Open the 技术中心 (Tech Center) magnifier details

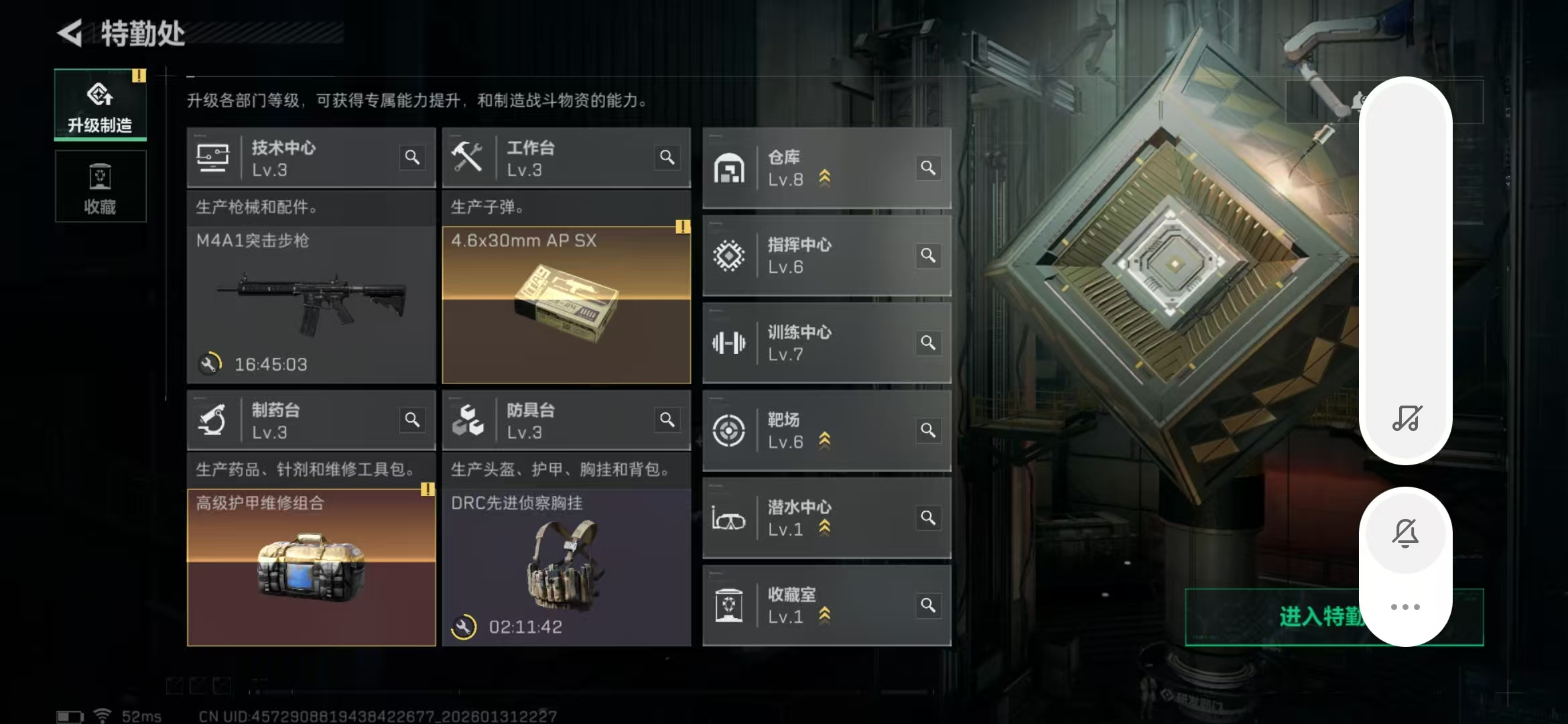[413, 158]
